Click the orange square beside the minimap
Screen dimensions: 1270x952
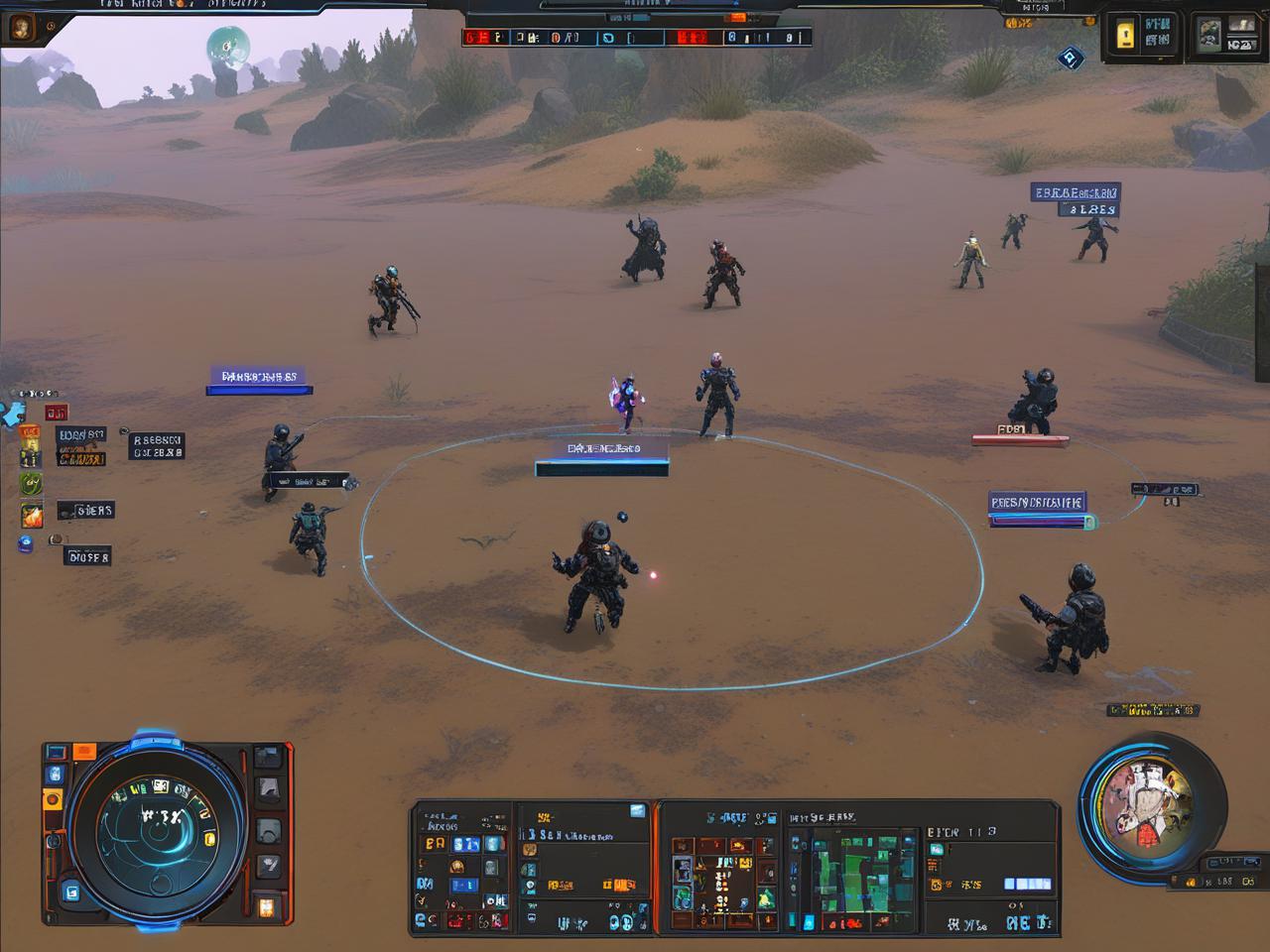pyautogui.click(x=85, y=753)
